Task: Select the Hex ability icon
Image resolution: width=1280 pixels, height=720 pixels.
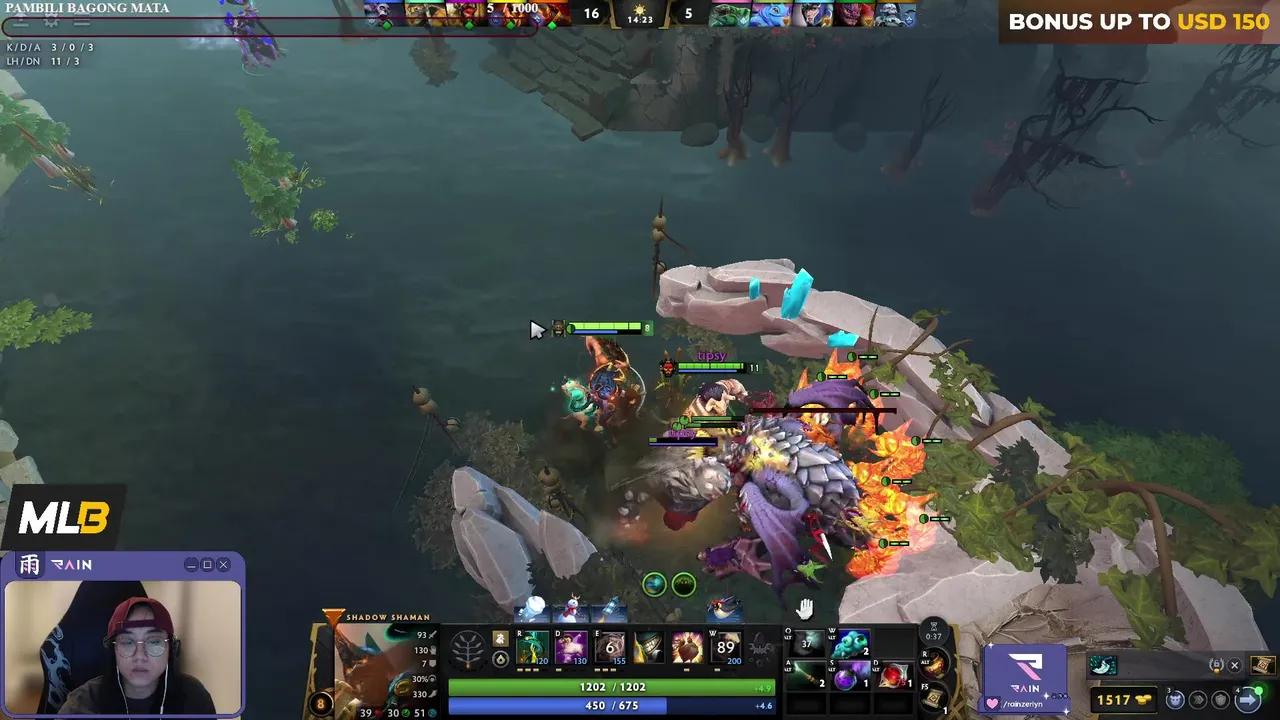Action: click(571, 647)
